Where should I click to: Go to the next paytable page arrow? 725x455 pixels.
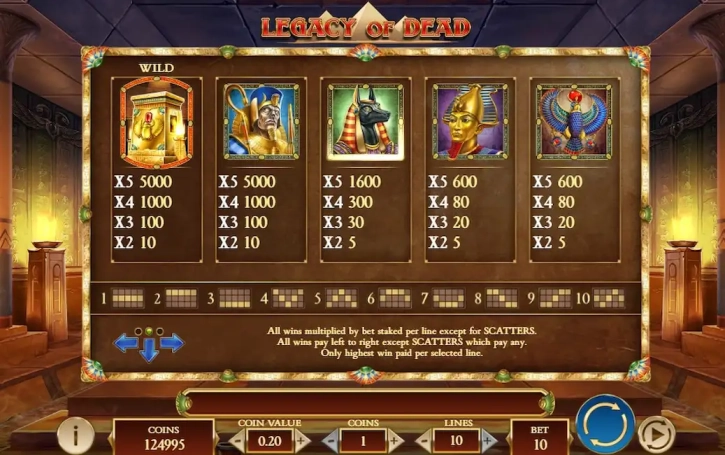point(172,343)
